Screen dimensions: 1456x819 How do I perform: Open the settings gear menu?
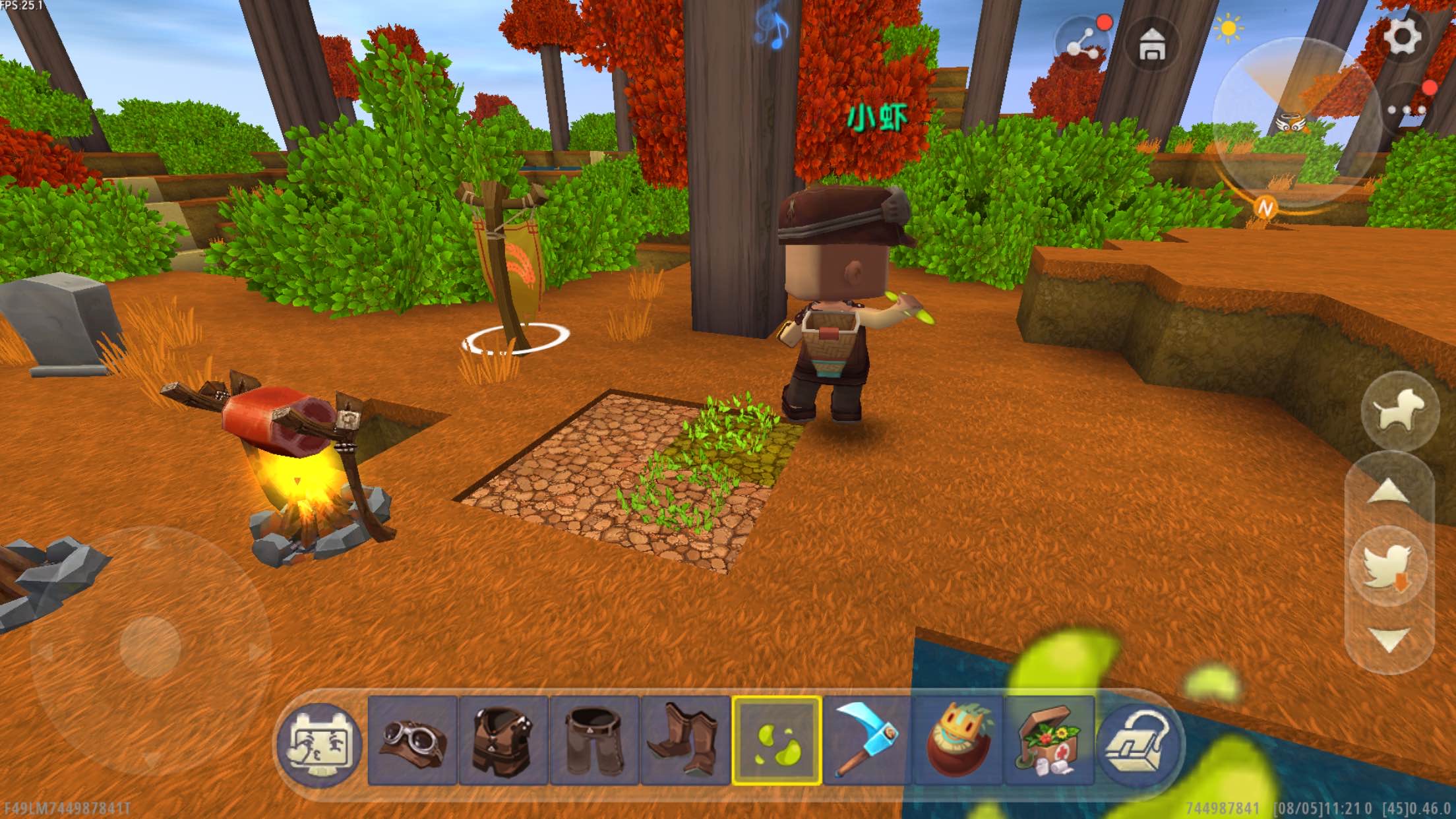(x=1401, y=34)
